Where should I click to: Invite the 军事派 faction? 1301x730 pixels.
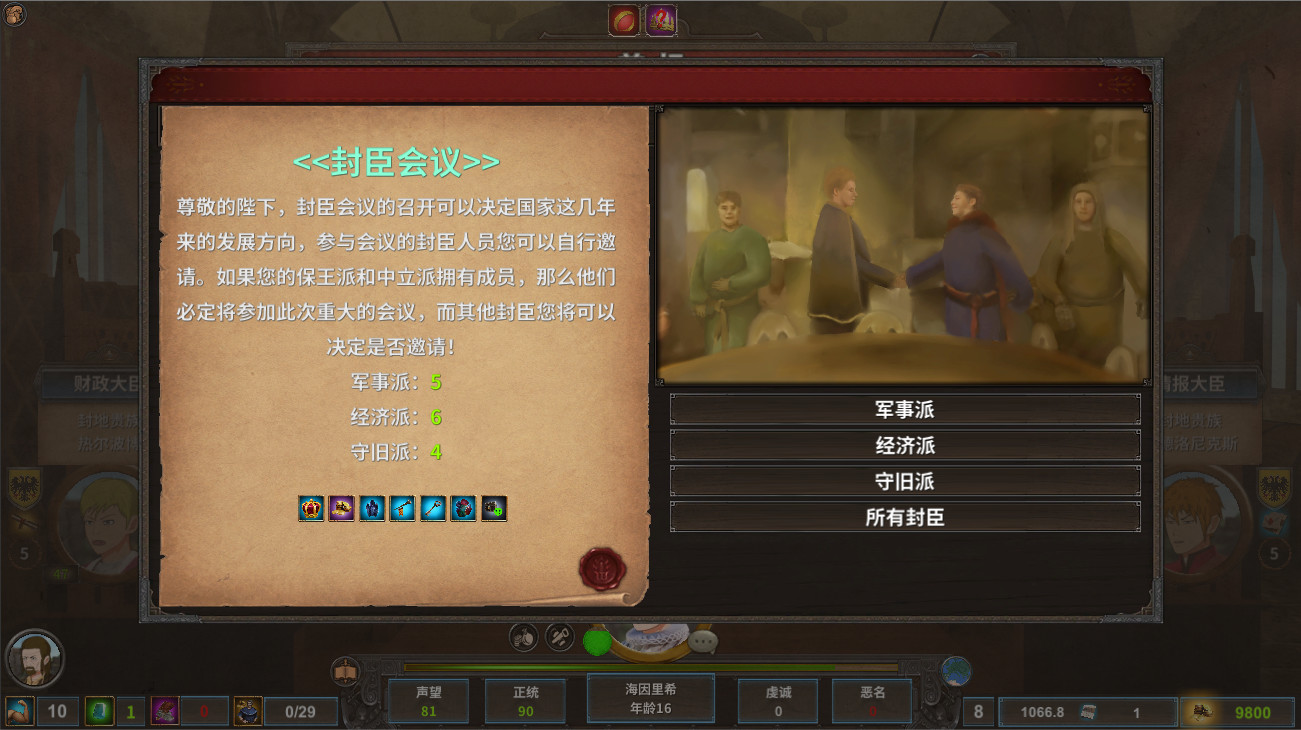coord(905,408)
